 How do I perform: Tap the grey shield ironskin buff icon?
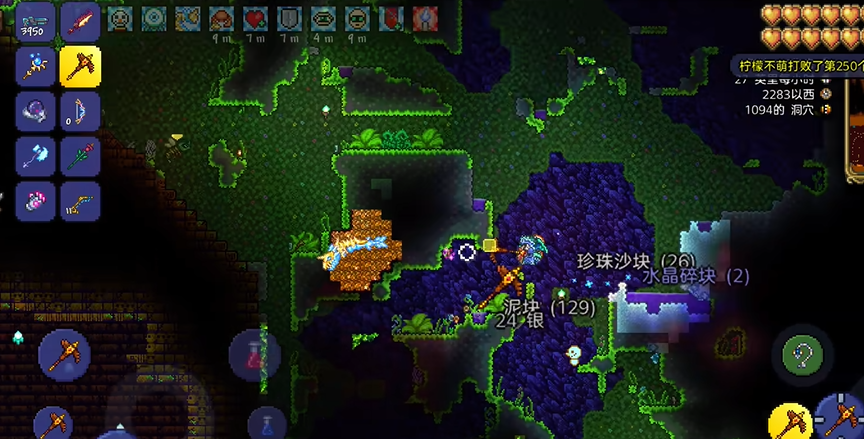point(289,18)
